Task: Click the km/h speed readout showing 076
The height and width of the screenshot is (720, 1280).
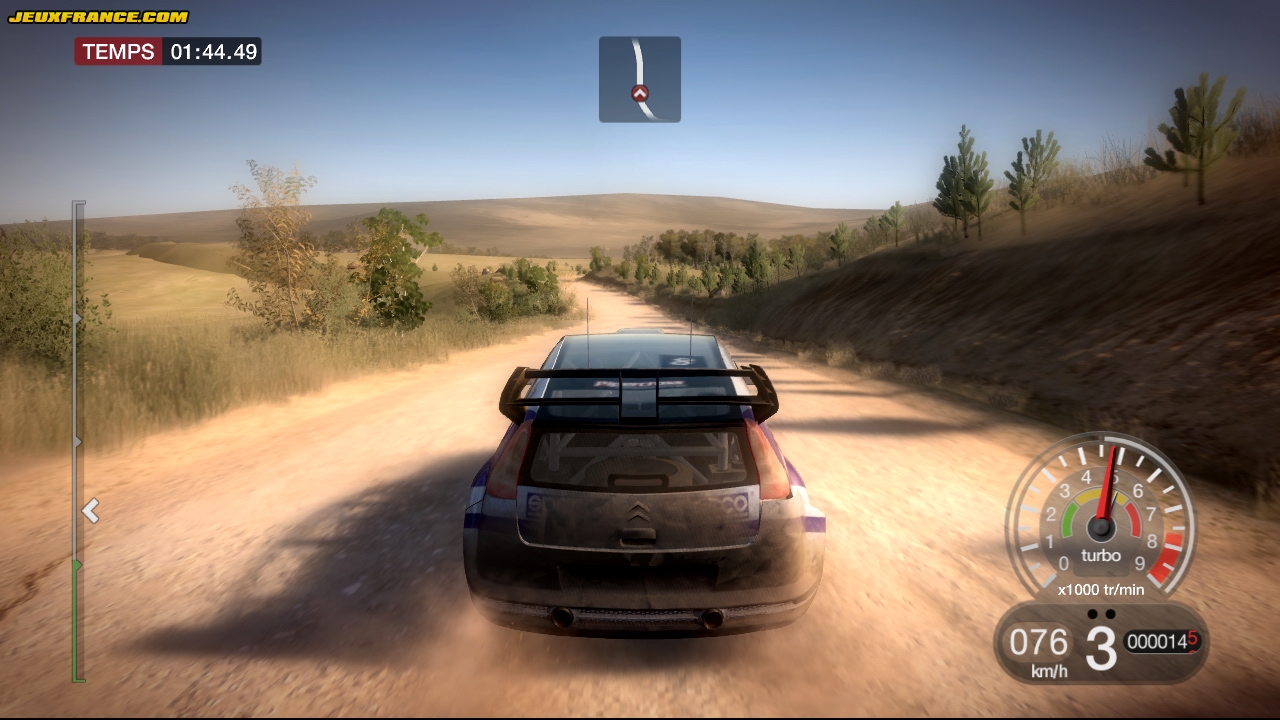Action: (1039, 643)
